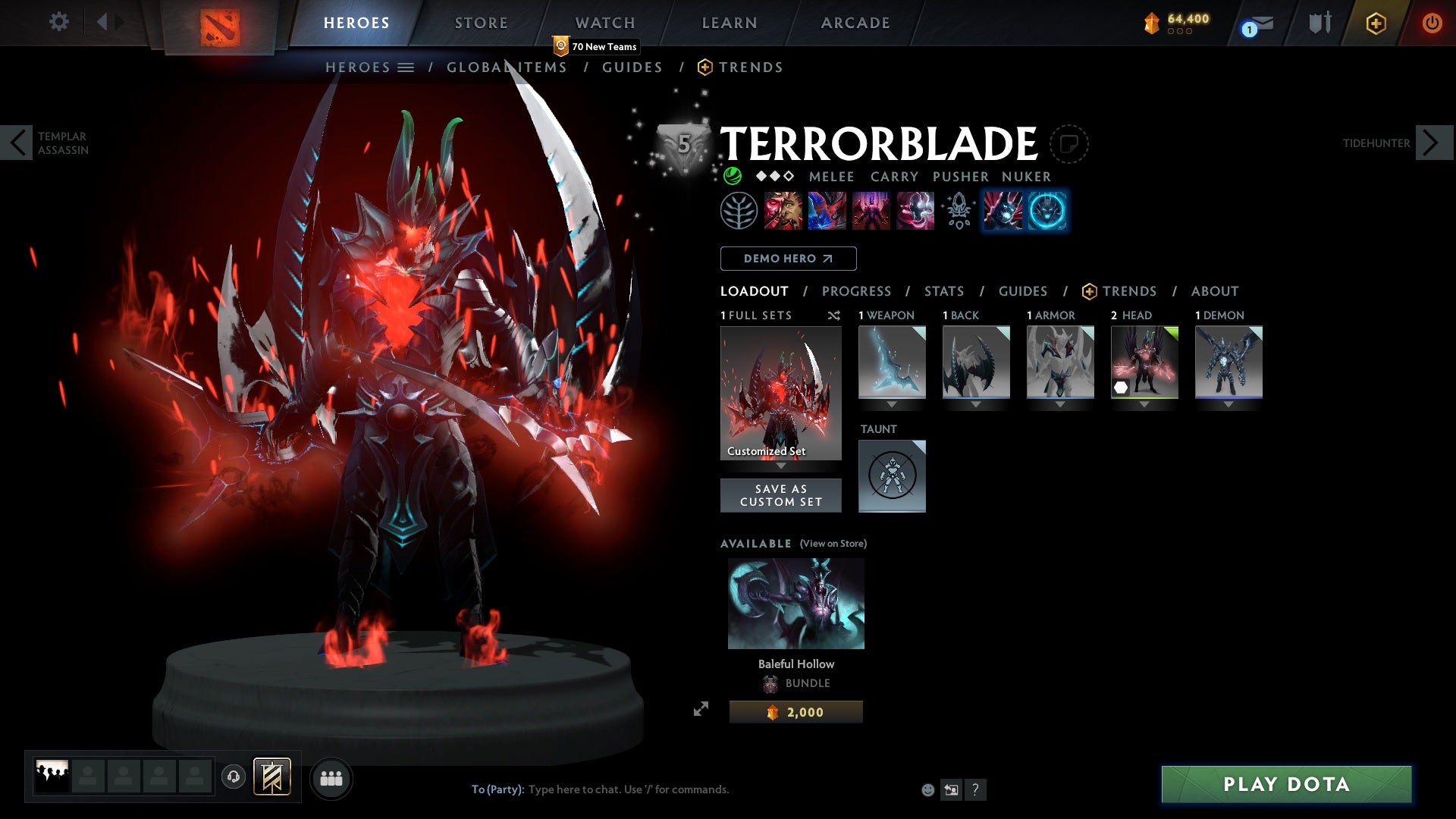Click the voice chat headset icon
The height and width of the screenshot is (819, 1456).
tap(233, 778)
